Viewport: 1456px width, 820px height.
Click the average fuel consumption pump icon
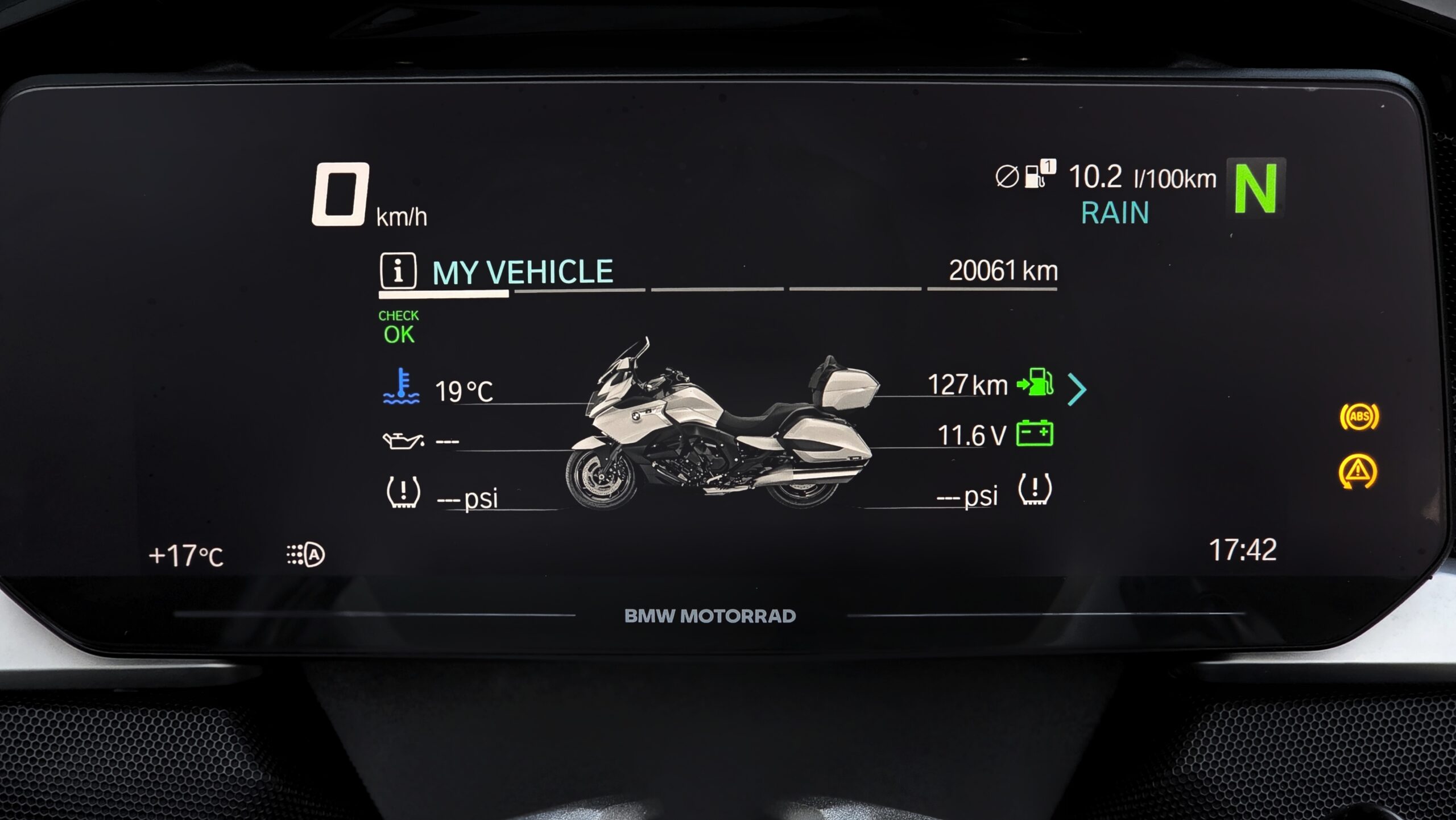(1039, 175)
